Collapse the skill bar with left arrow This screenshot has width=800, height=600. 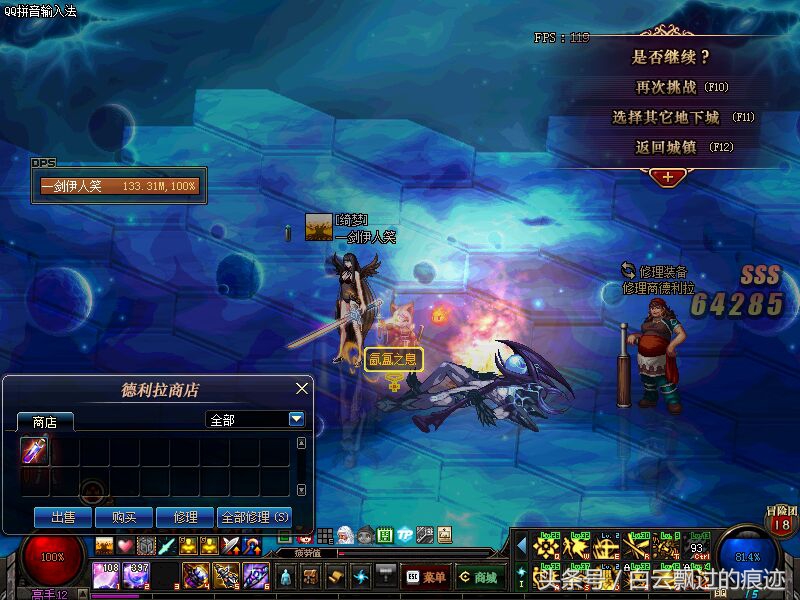pos(521,546)
